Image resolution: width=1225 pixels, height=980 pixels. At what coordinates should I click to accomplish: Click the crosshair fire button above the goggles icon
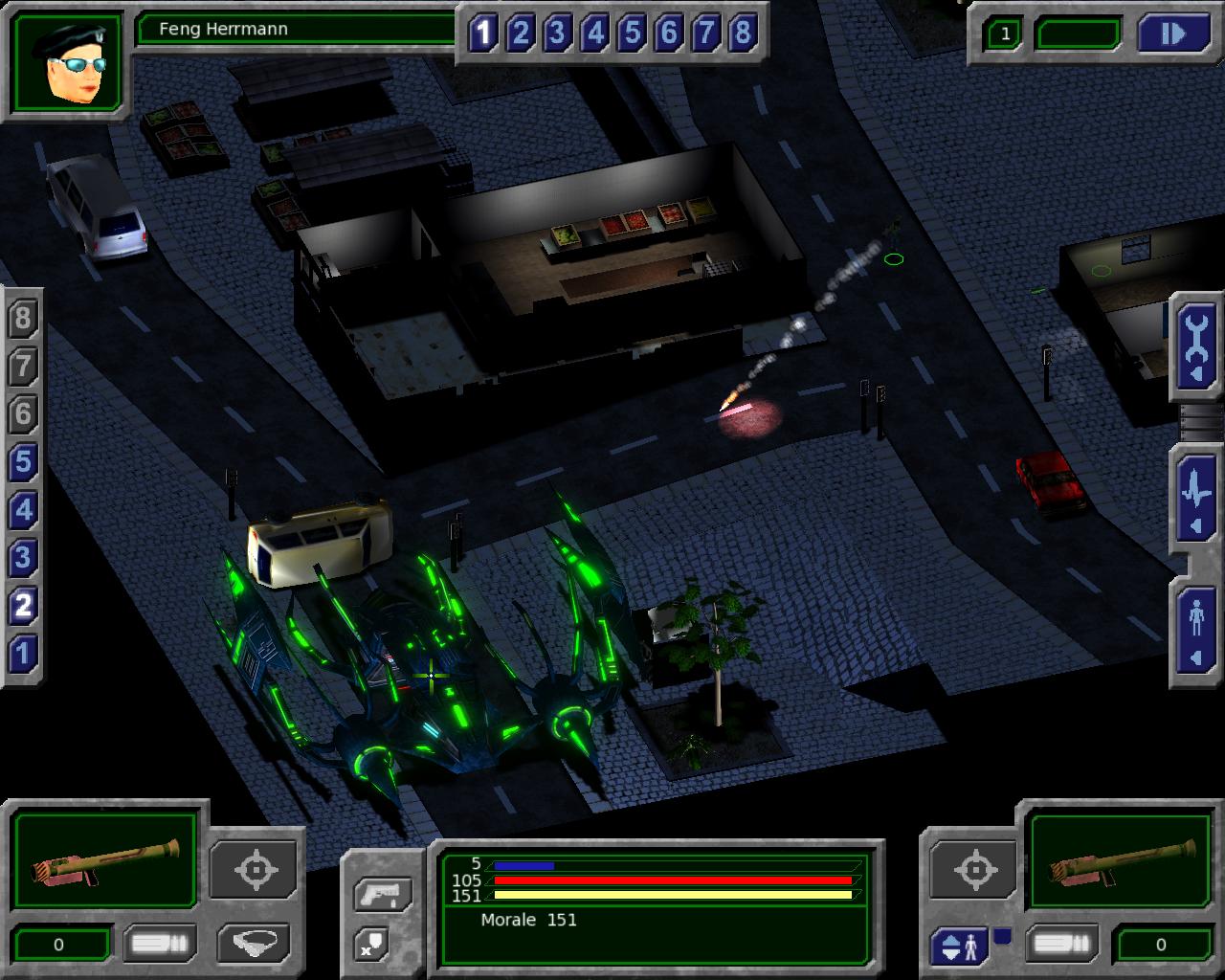pos(256,870)
